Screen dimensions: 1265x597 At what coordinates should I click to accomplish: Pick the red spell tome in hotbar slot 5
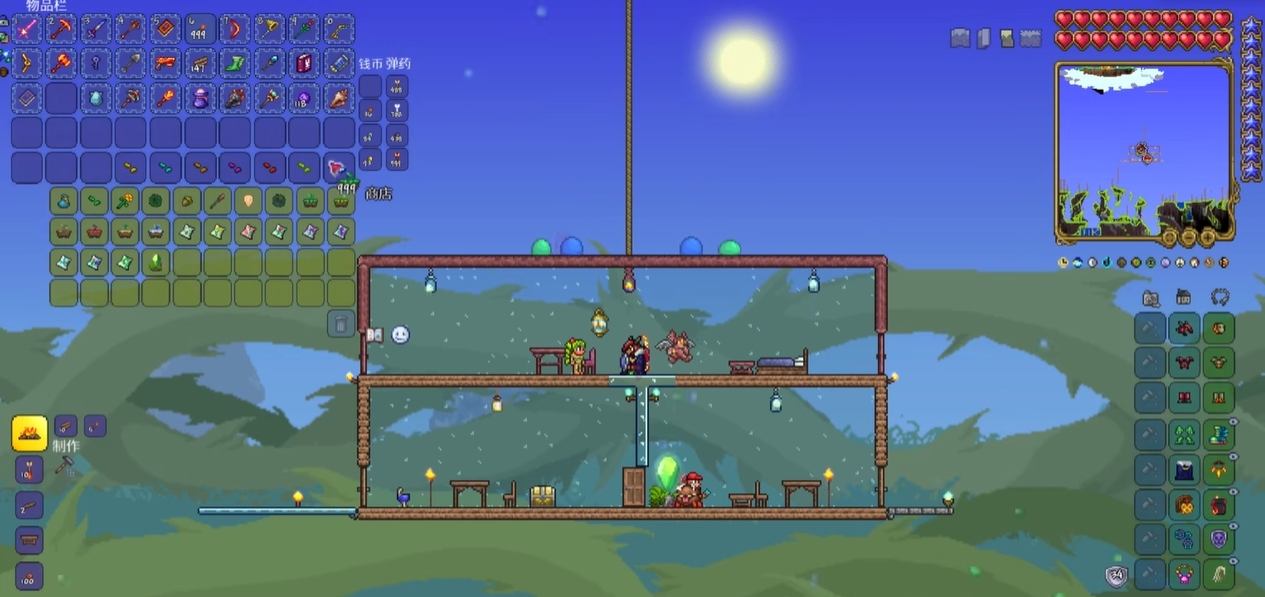166,28
